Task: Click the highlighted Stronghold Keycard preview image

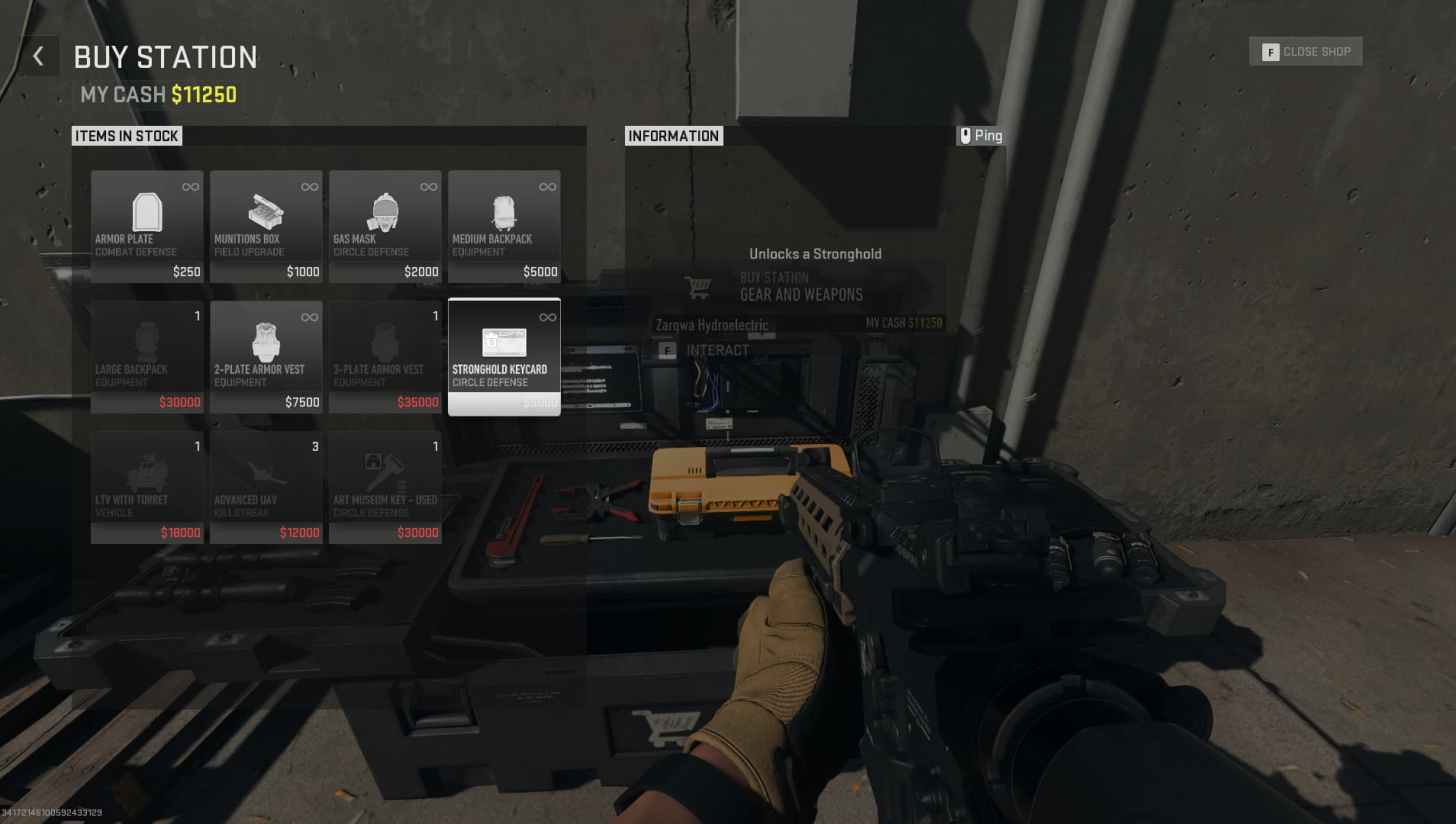Action: point(504,343)
